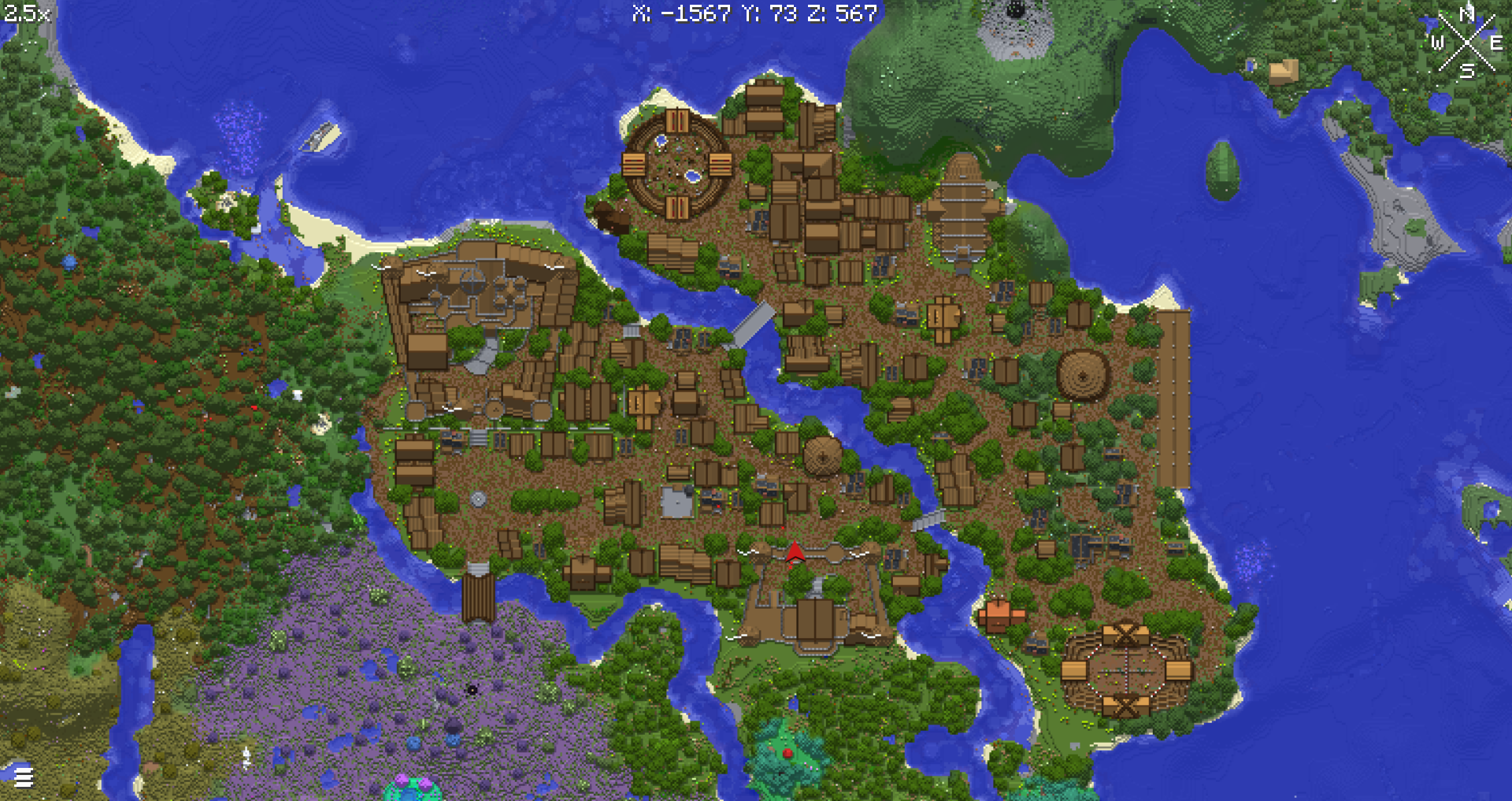
Task: Select the boat on the water at top left
Action: (x=321, y=134)
